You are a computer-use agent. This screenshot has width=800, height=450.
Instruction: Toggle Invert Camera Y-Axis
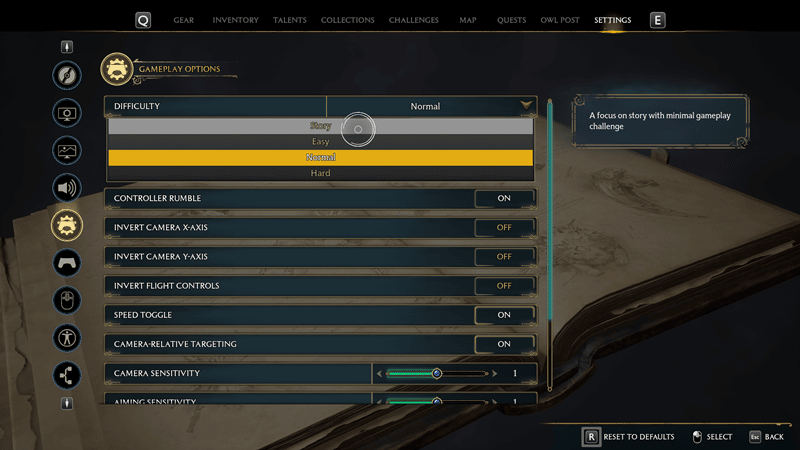click(504, 257)
